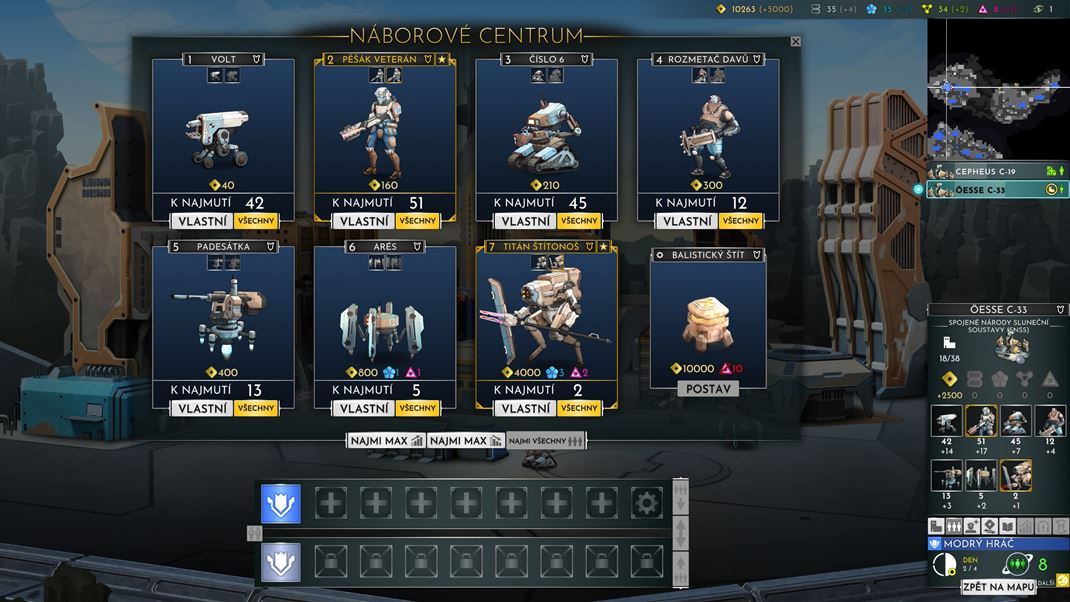This screenshot has width=1070, height=602.
Task: Hire own Titán Štítonoš with Vlastní
Action: coord(524,408)
